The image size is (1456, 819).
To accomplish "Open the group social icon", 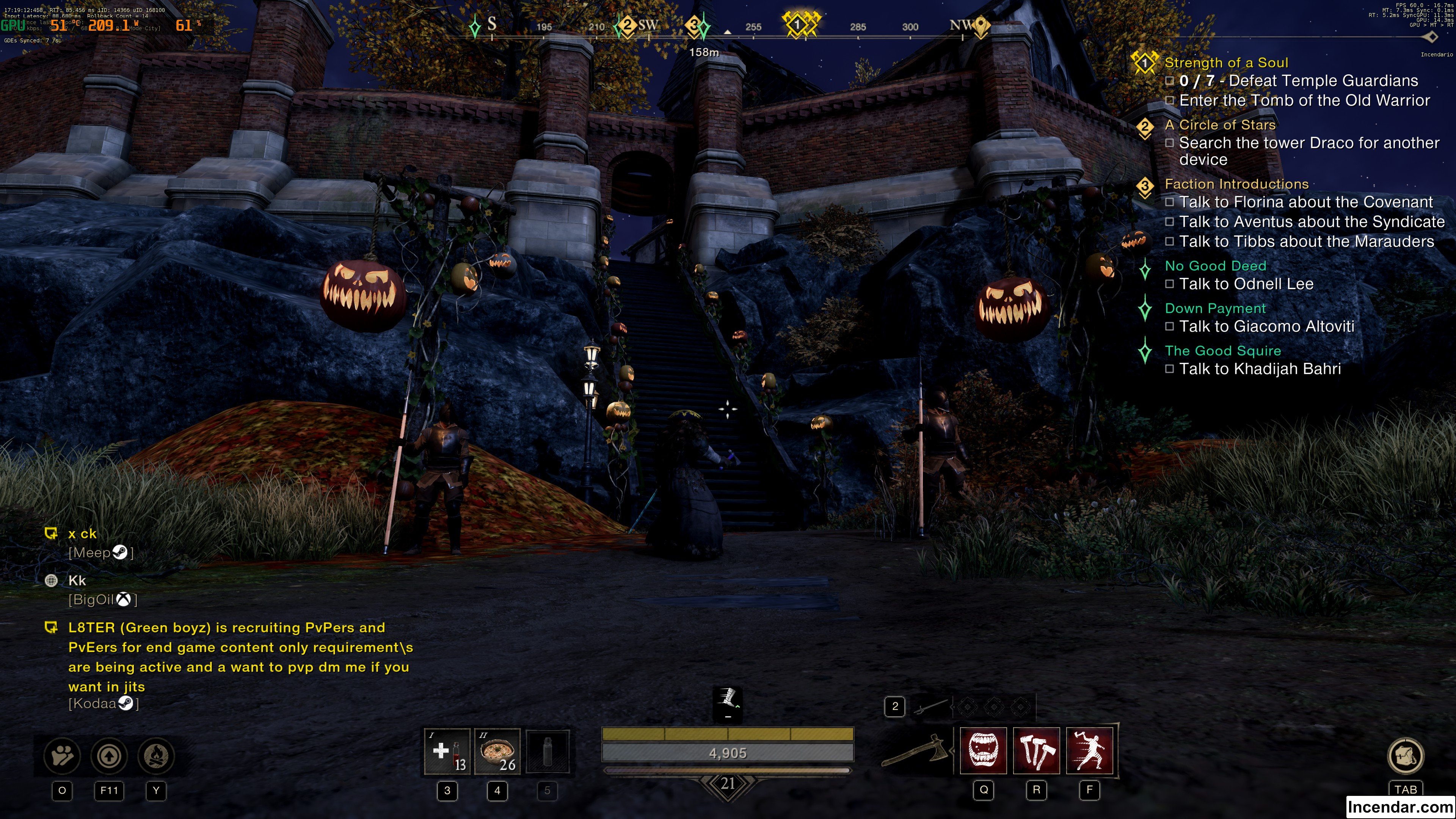I will pyautogui.click(x=62, y=756).
